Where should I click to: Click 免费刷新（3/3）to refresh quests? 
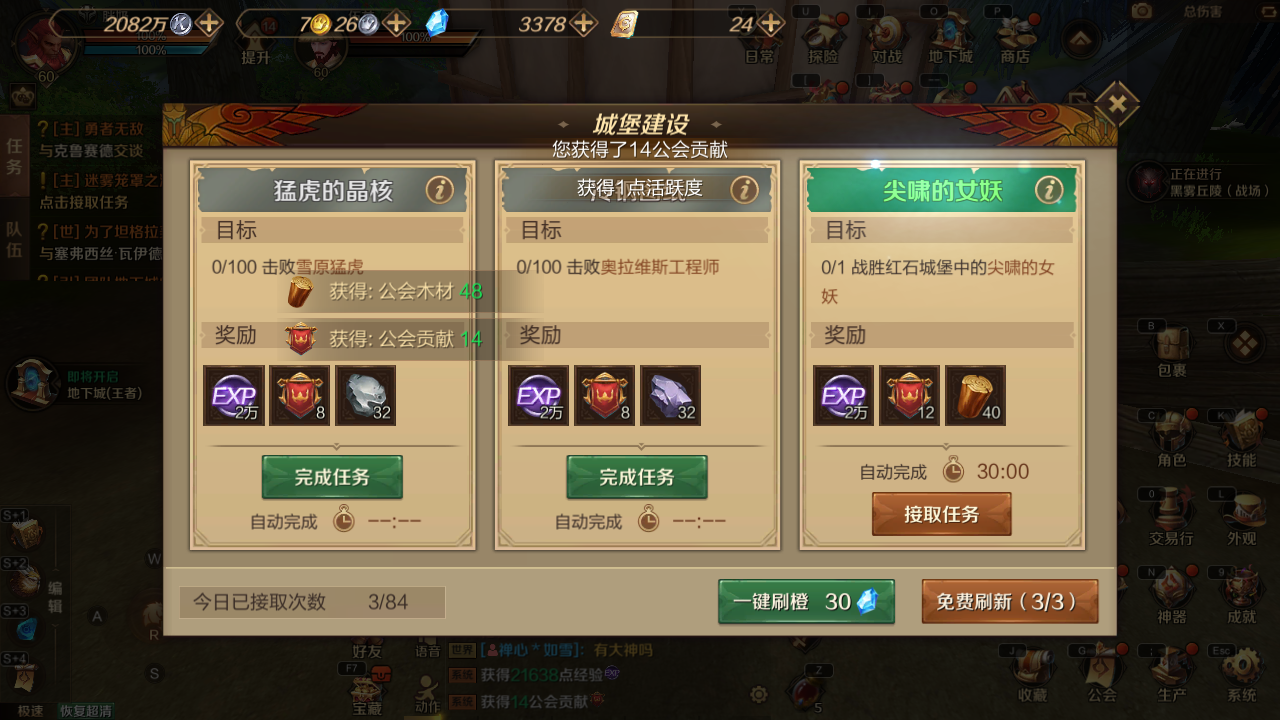[x=1010, y=602]
